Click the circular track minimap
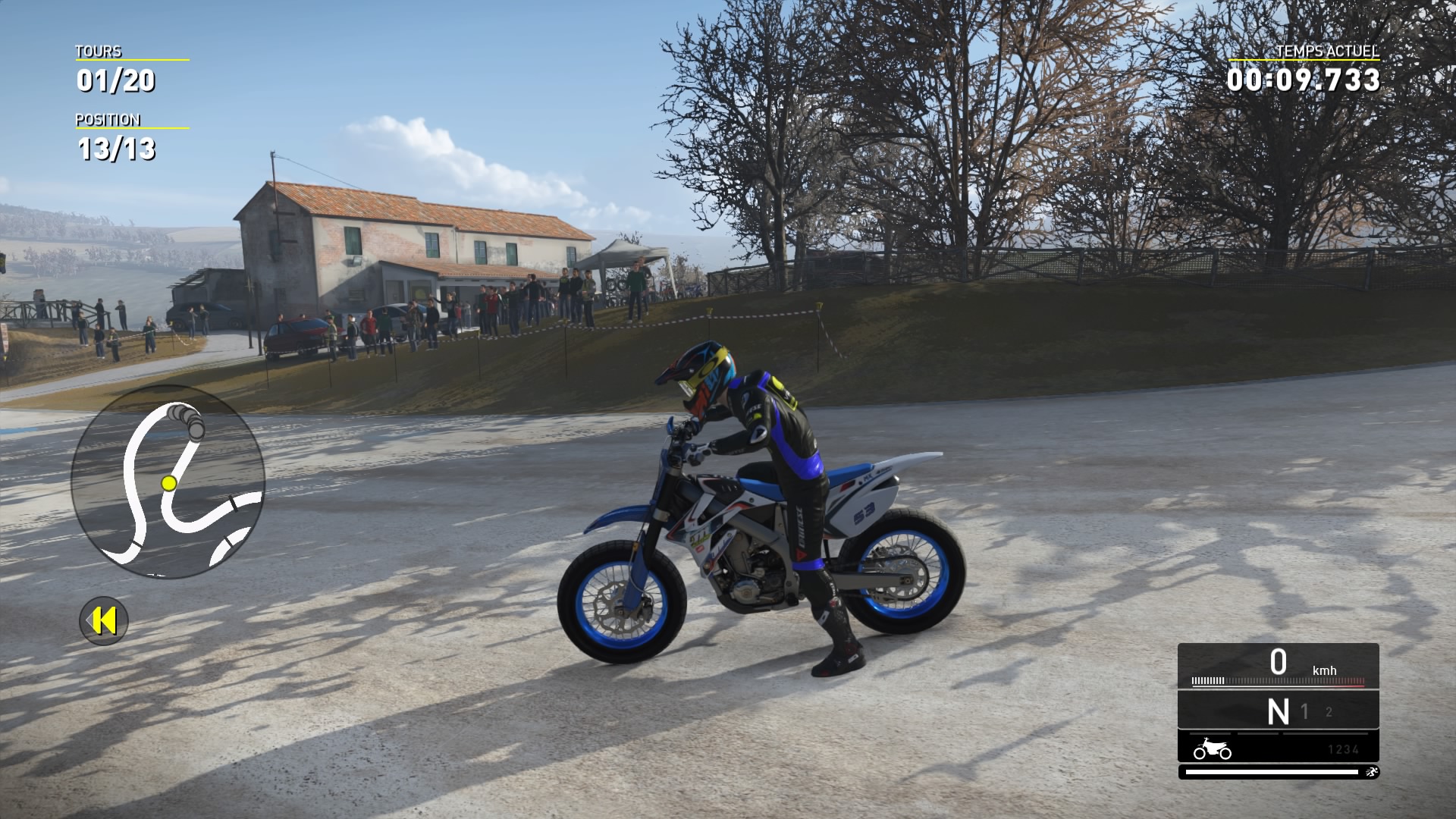 coord(168,482)
